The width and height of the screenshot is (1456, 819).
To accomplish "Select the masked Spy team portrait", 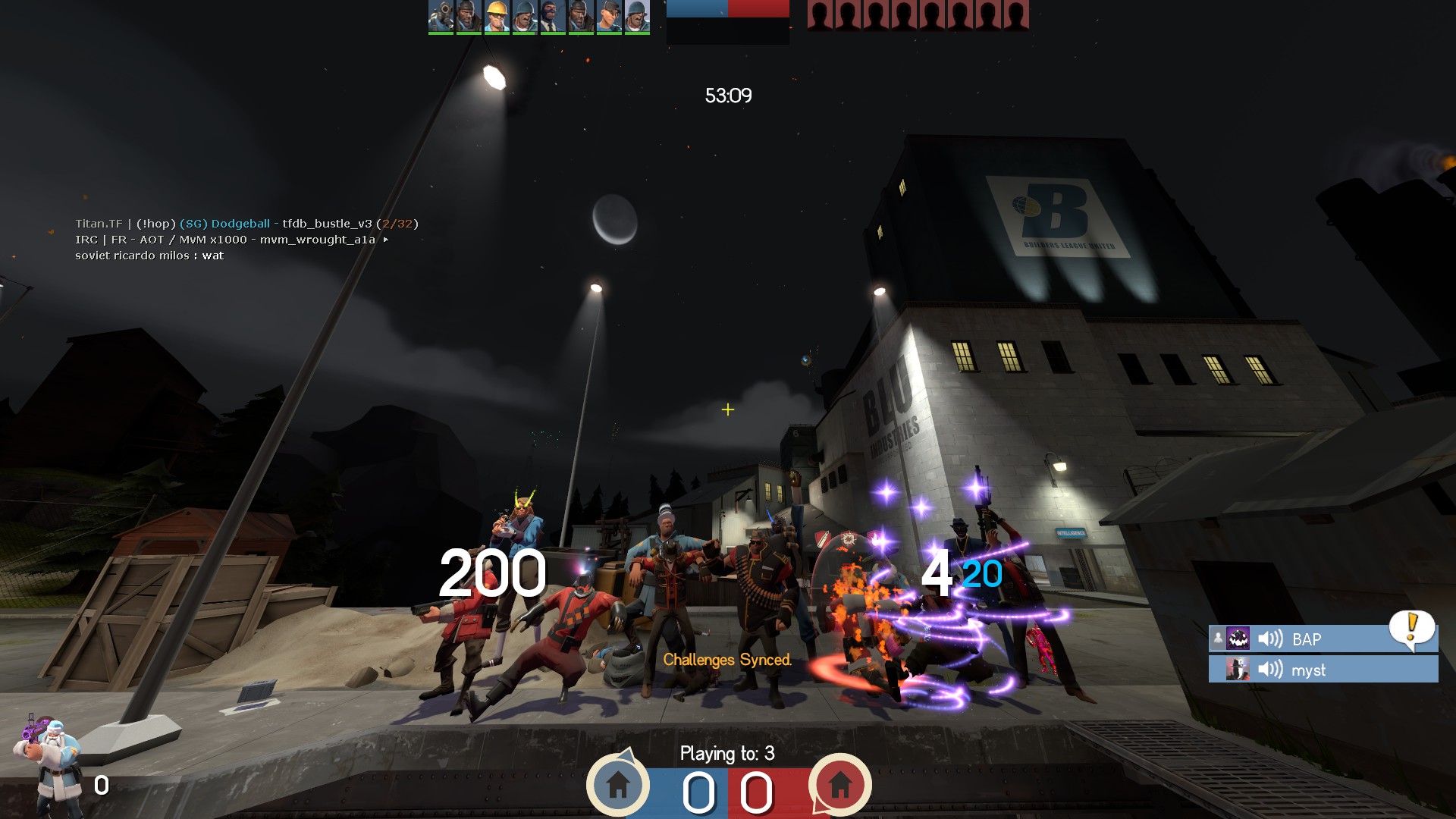I will (552, 16).
